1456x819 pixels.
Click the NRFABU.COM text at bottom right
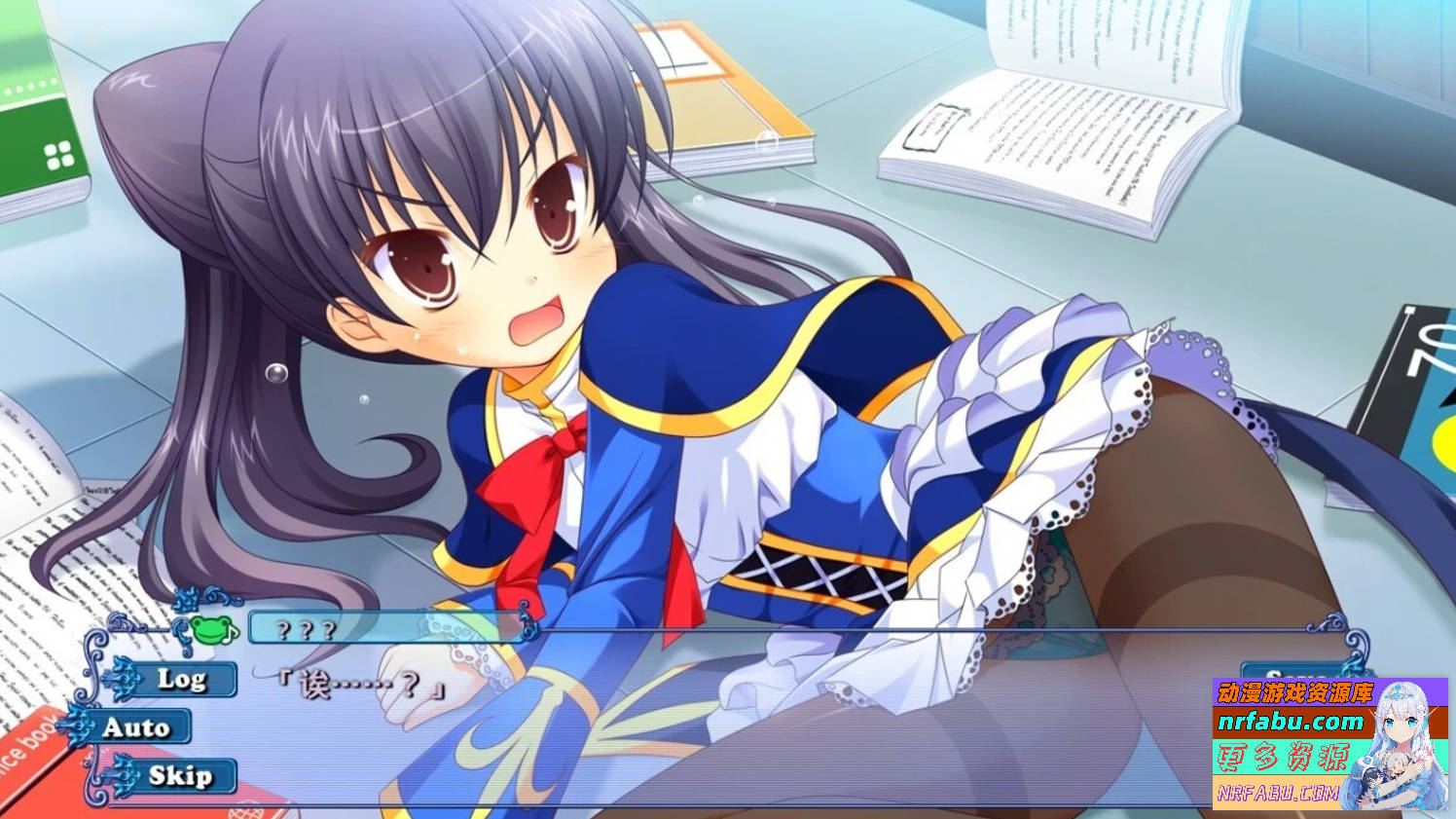(x=1279, y=792)
